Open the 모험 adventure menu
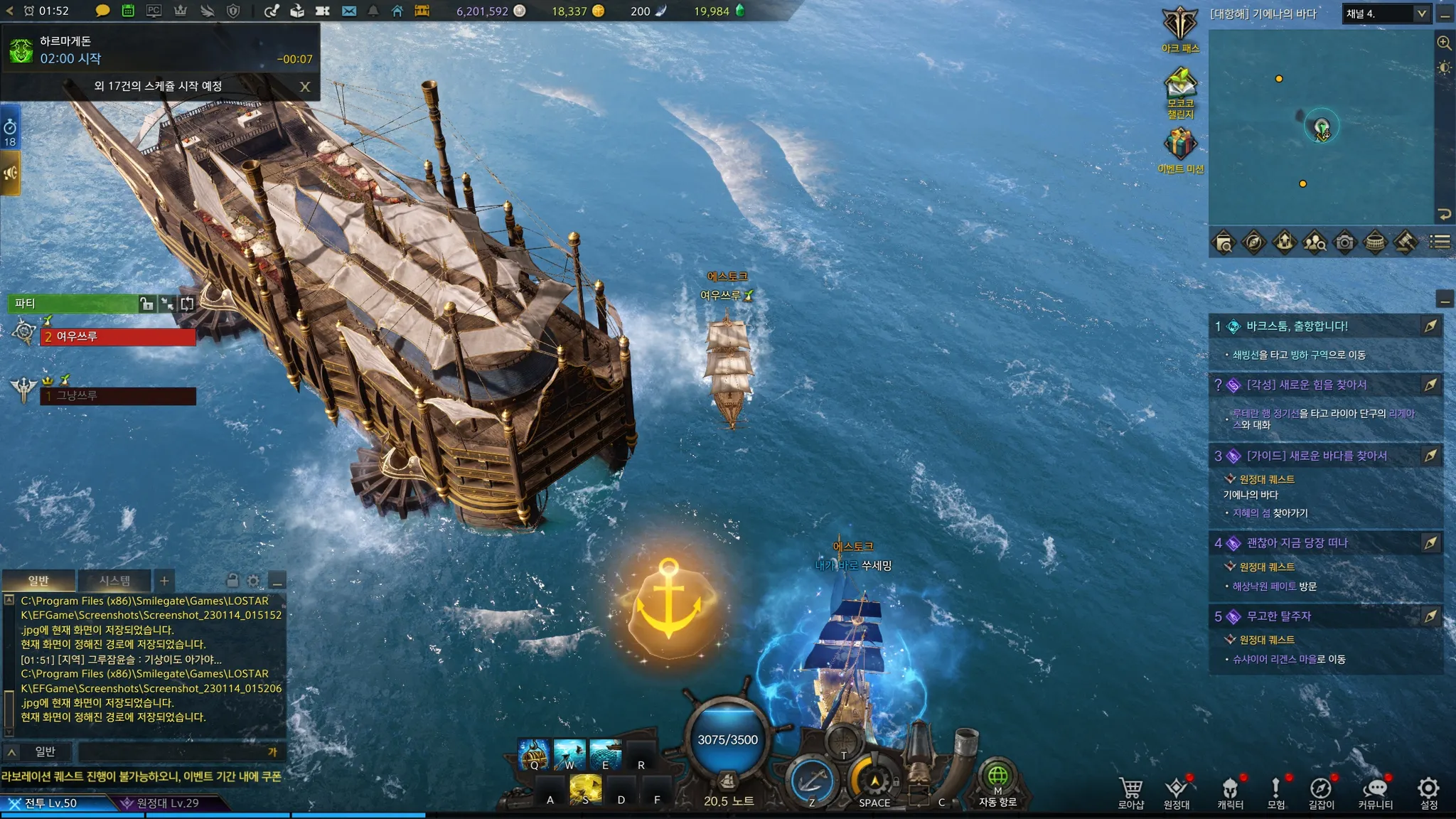 click(x=1276, y=791)
